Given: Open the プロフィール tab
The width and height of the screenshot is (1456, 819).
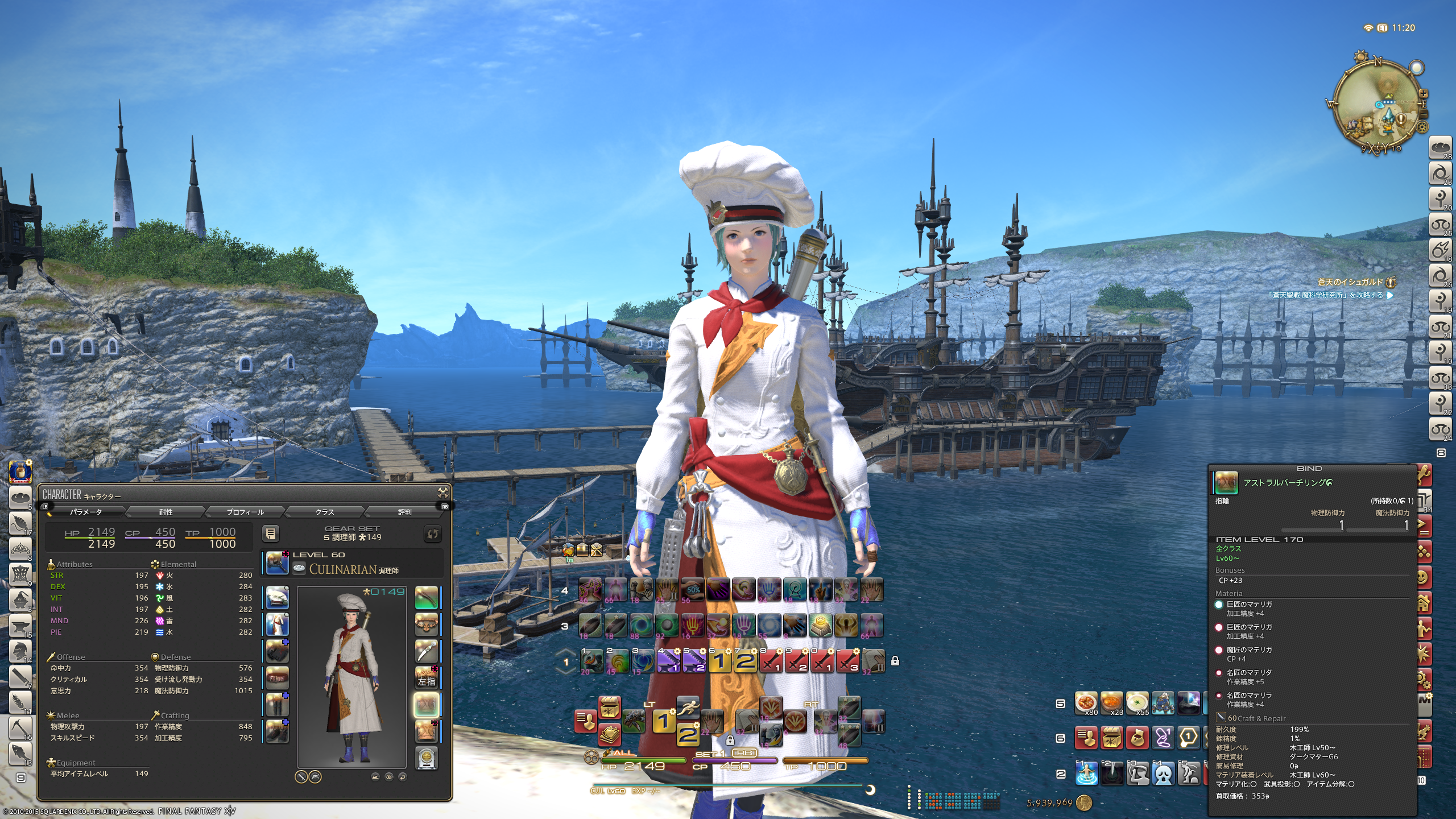Looking at the screenshot, I should tap(245, 512).
